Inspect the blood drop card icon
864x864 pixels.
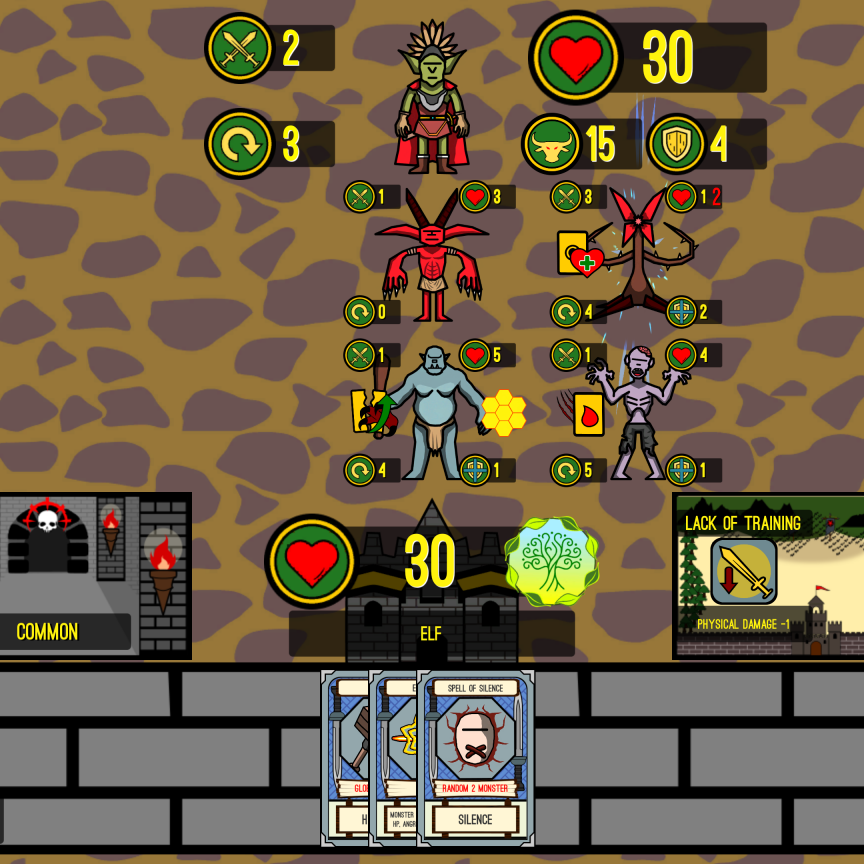click(x=589, y=413)
